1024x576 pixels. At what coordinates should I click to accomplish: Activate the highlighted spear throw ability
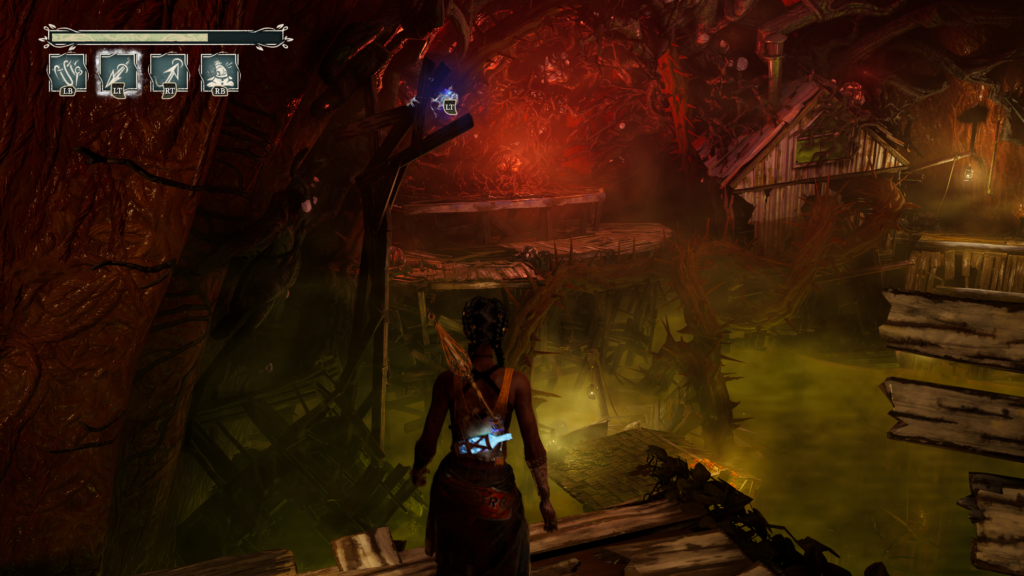coord(118,73)
